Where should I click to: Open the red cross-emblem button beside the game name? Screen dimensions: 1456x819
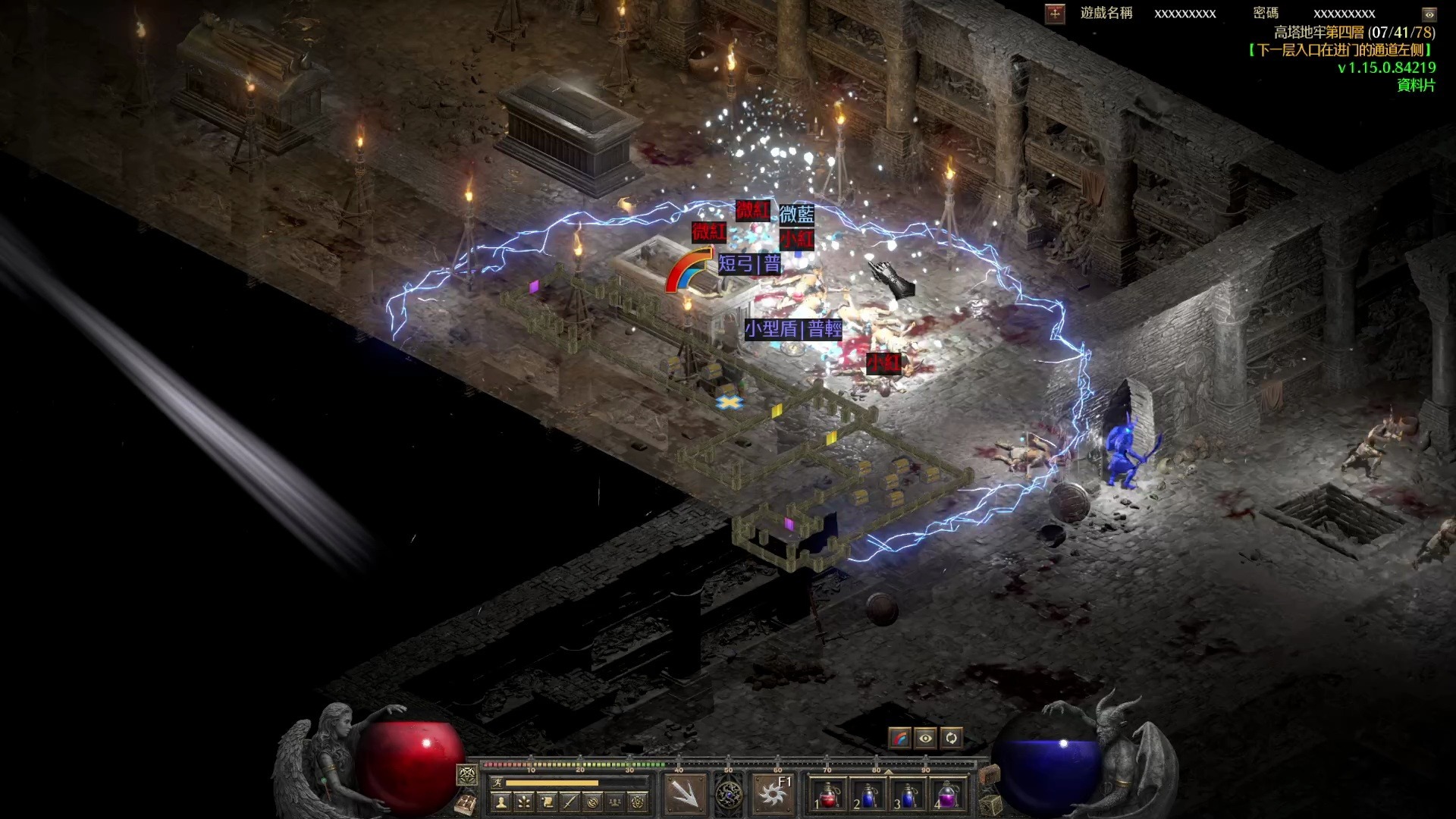[1055, 14]
